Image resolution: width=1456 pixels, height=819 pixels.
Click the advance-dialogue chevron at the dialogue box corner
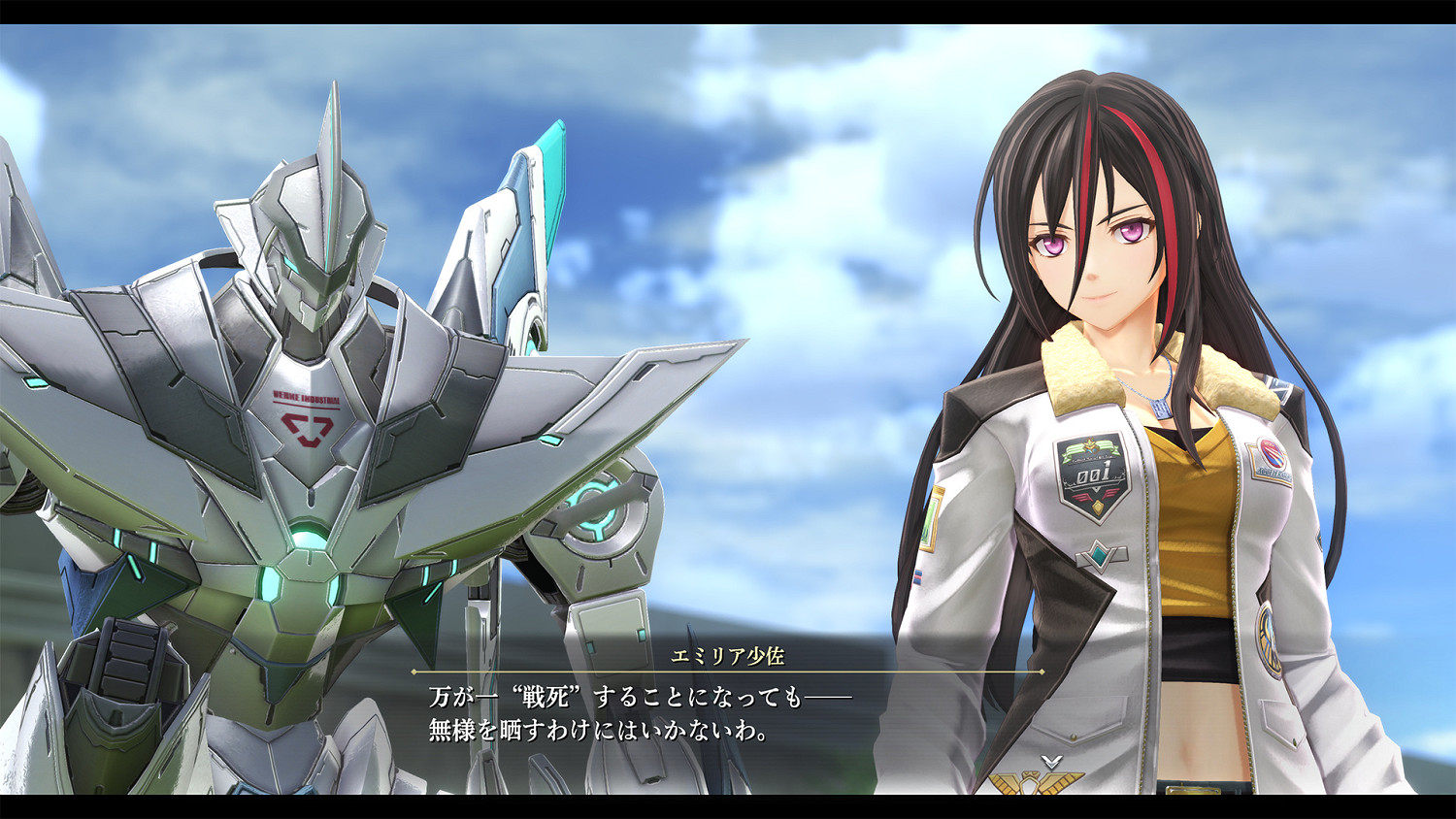pyautogui.click(x=1051, y=762)
